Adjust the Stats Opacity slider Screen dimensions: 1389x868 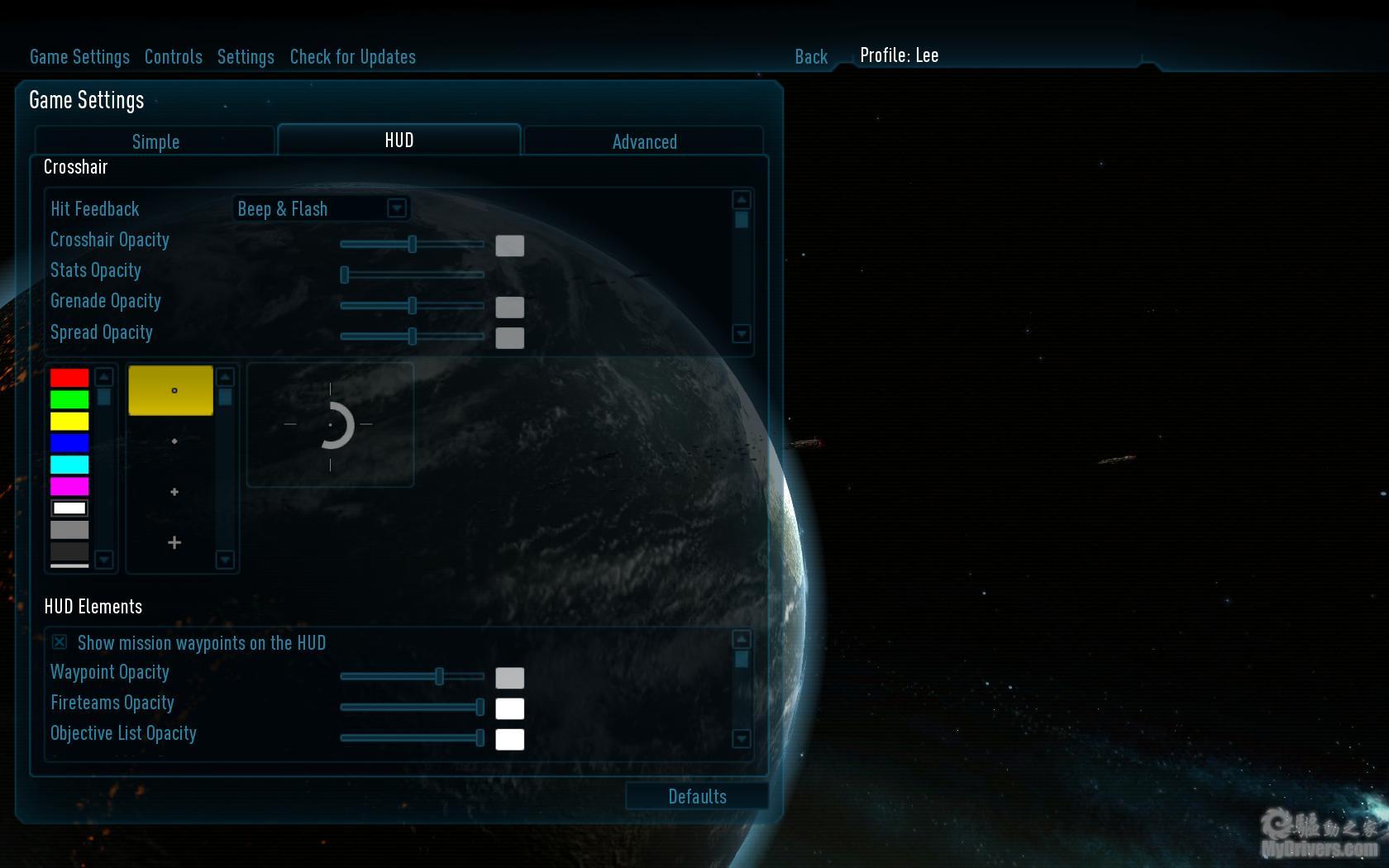pos(345,274)
